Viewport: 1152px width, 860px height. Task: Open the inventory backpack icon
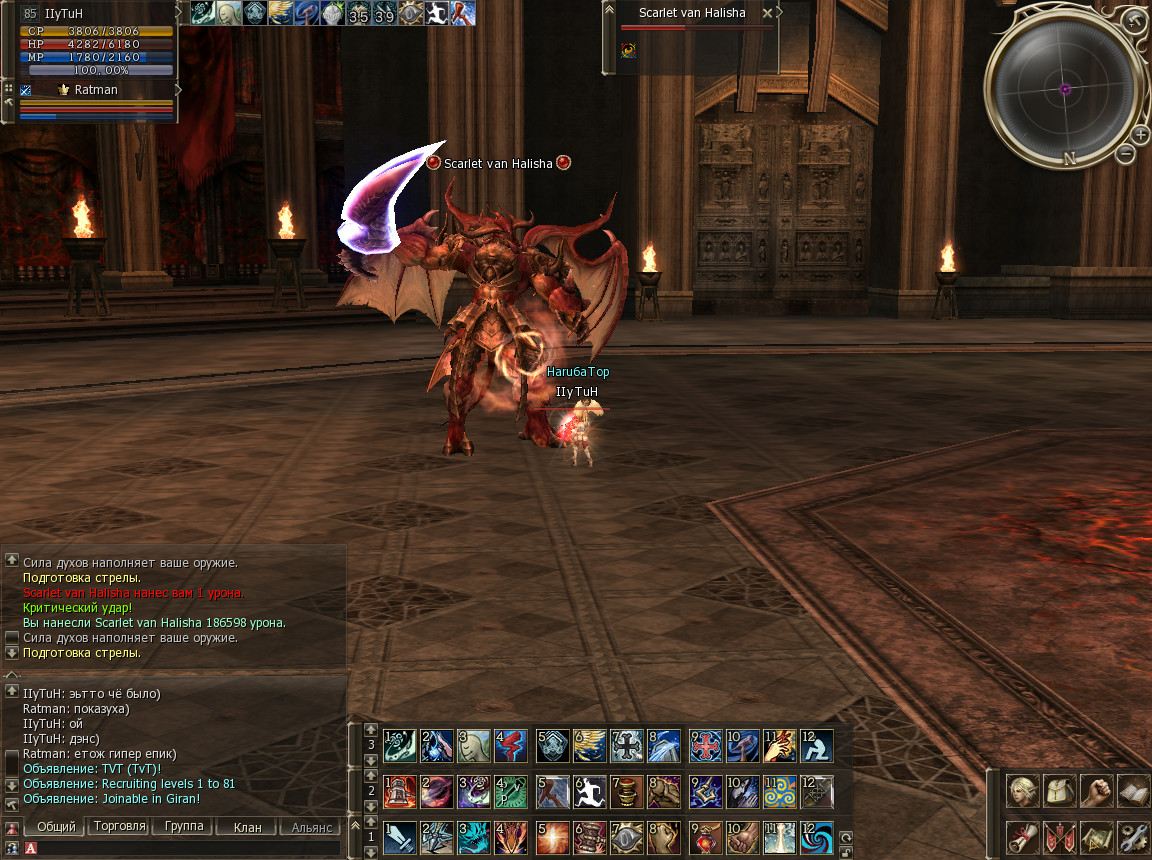point(1060,790)
